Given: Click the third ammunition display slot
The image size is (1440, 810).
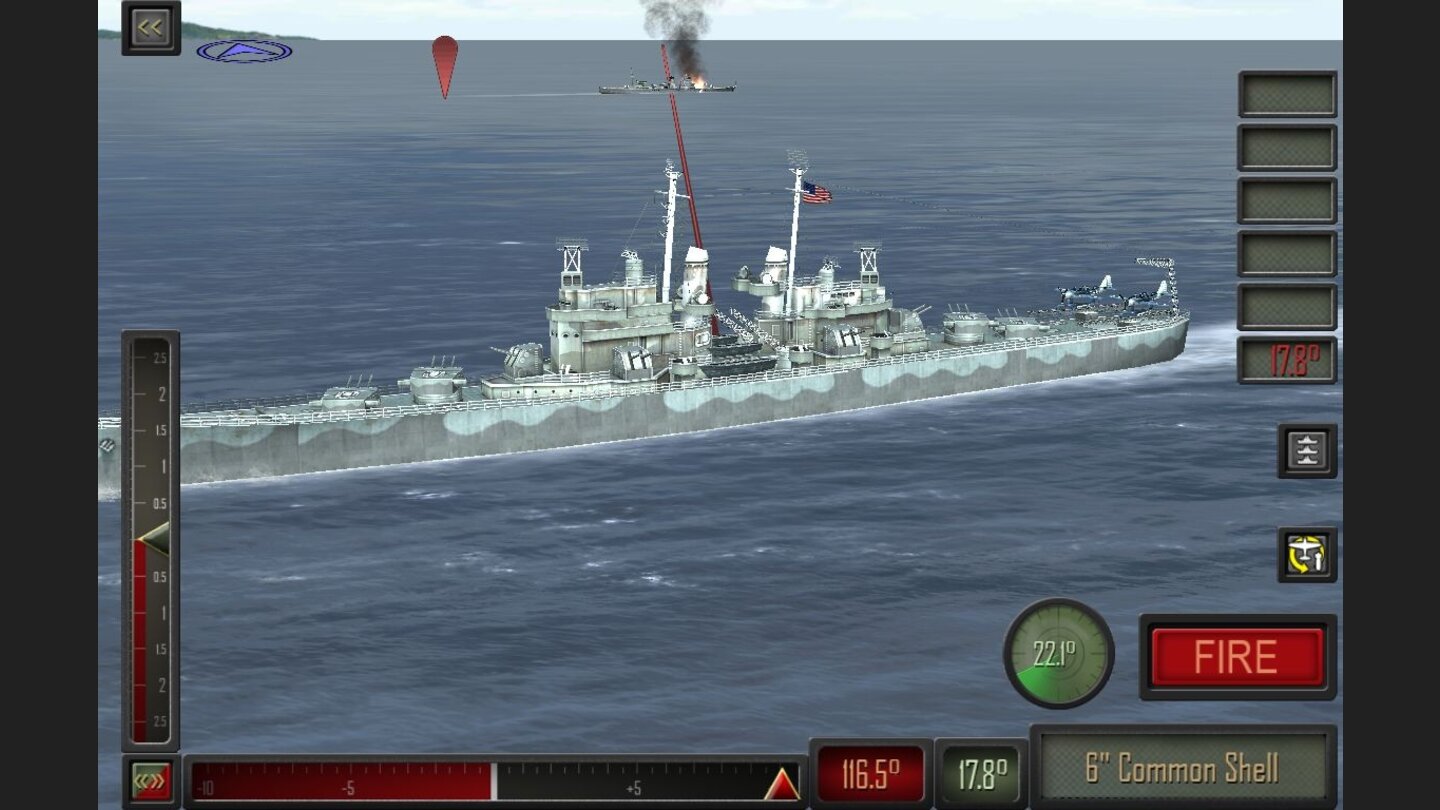Looking at the screenshot, I should (x=1289, y=198).
